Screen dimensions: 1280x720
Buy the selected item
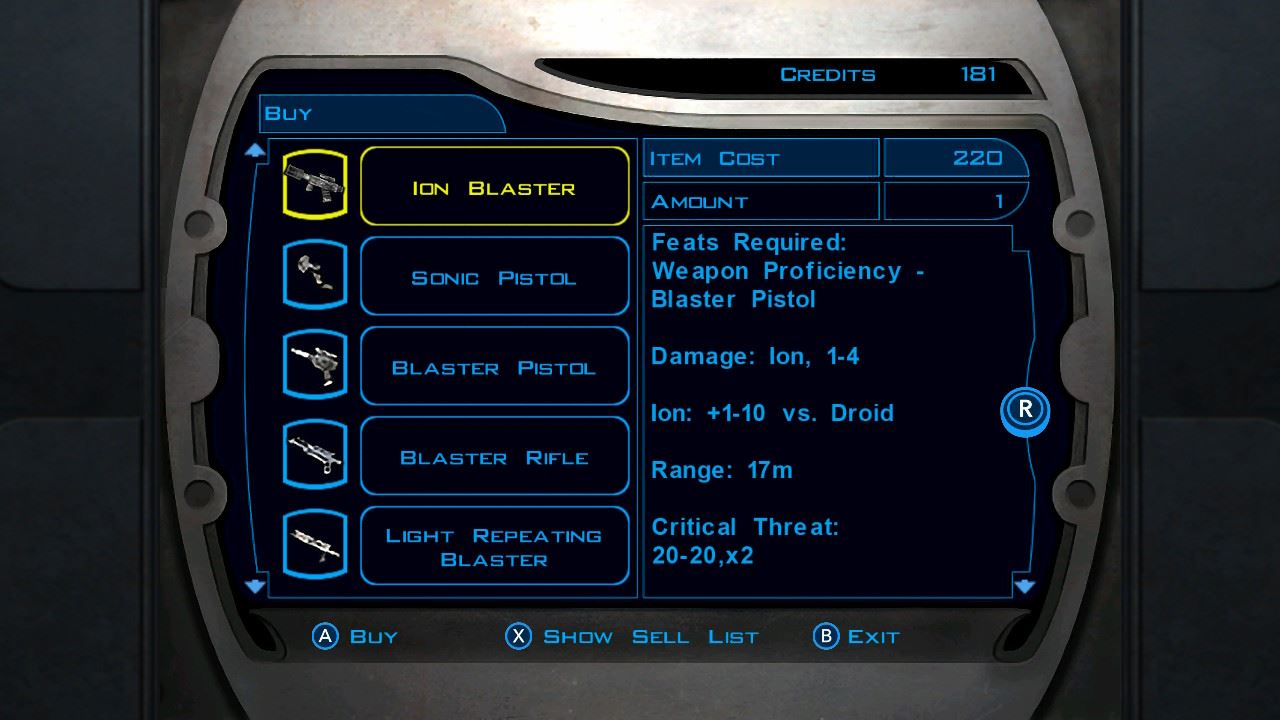[356, 636]
